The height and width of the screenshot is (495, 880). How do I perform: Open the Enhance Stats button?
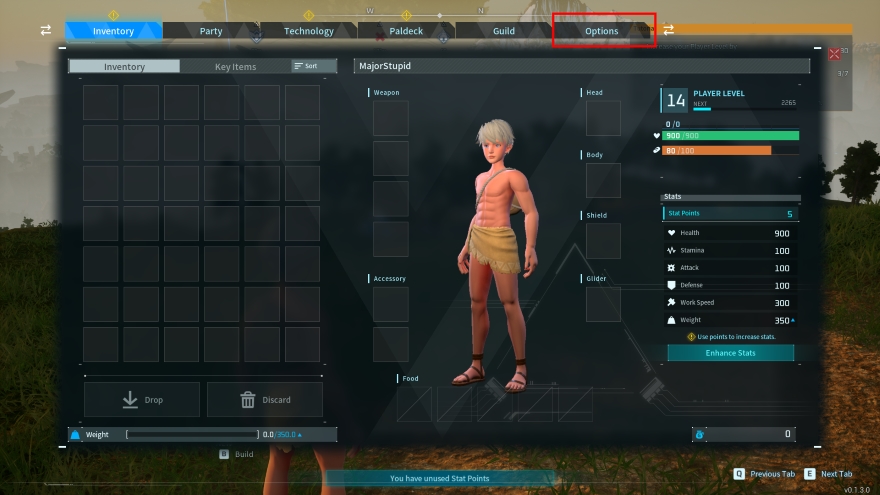730,353
